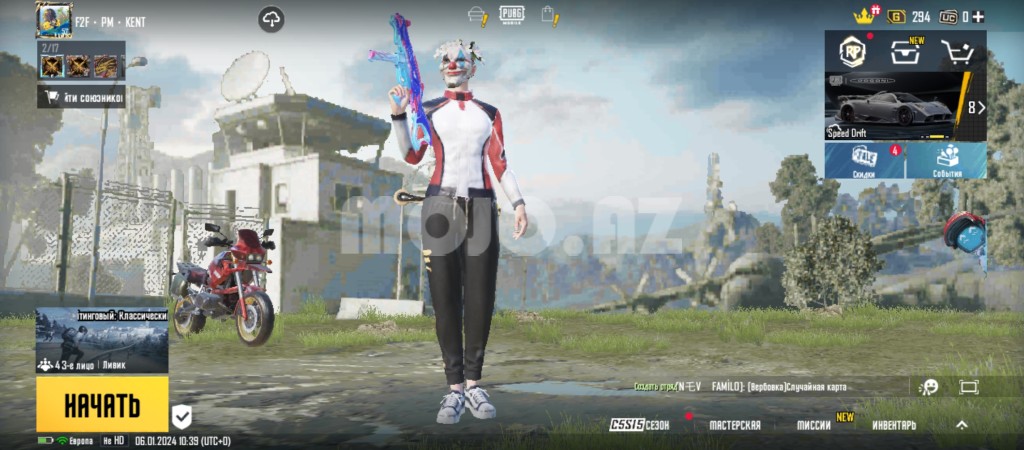Expand the bottom menu with the up arrow

coord(962,425)
